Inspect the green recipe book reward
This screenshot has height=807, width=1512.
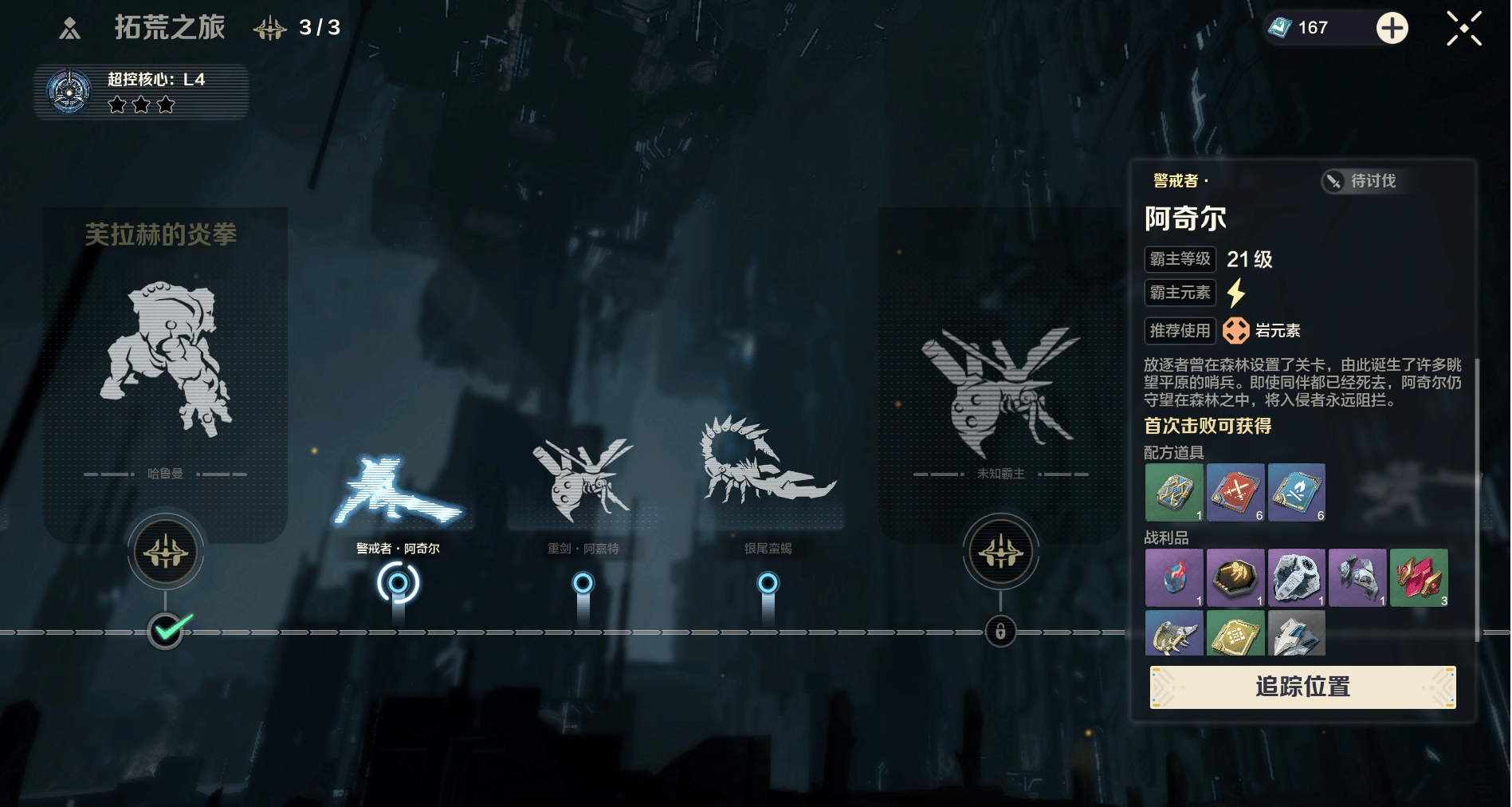point(1174,492)
